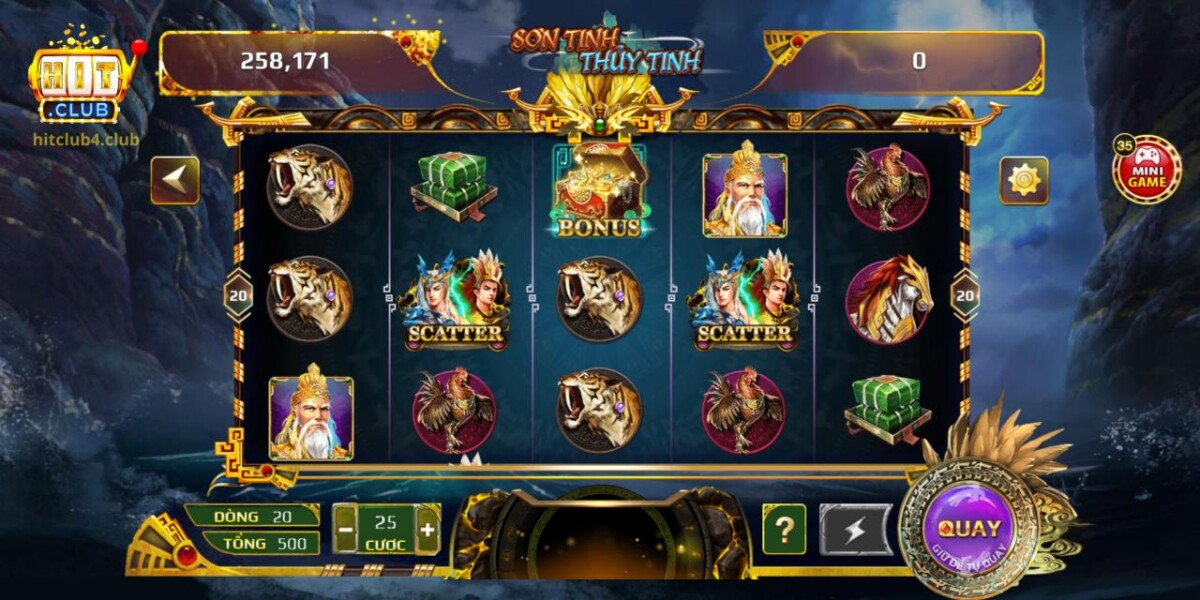The width and height of the screenshot is (1200, 600).
Task: Open the gear settings menu
Action: click(1024, 180)
